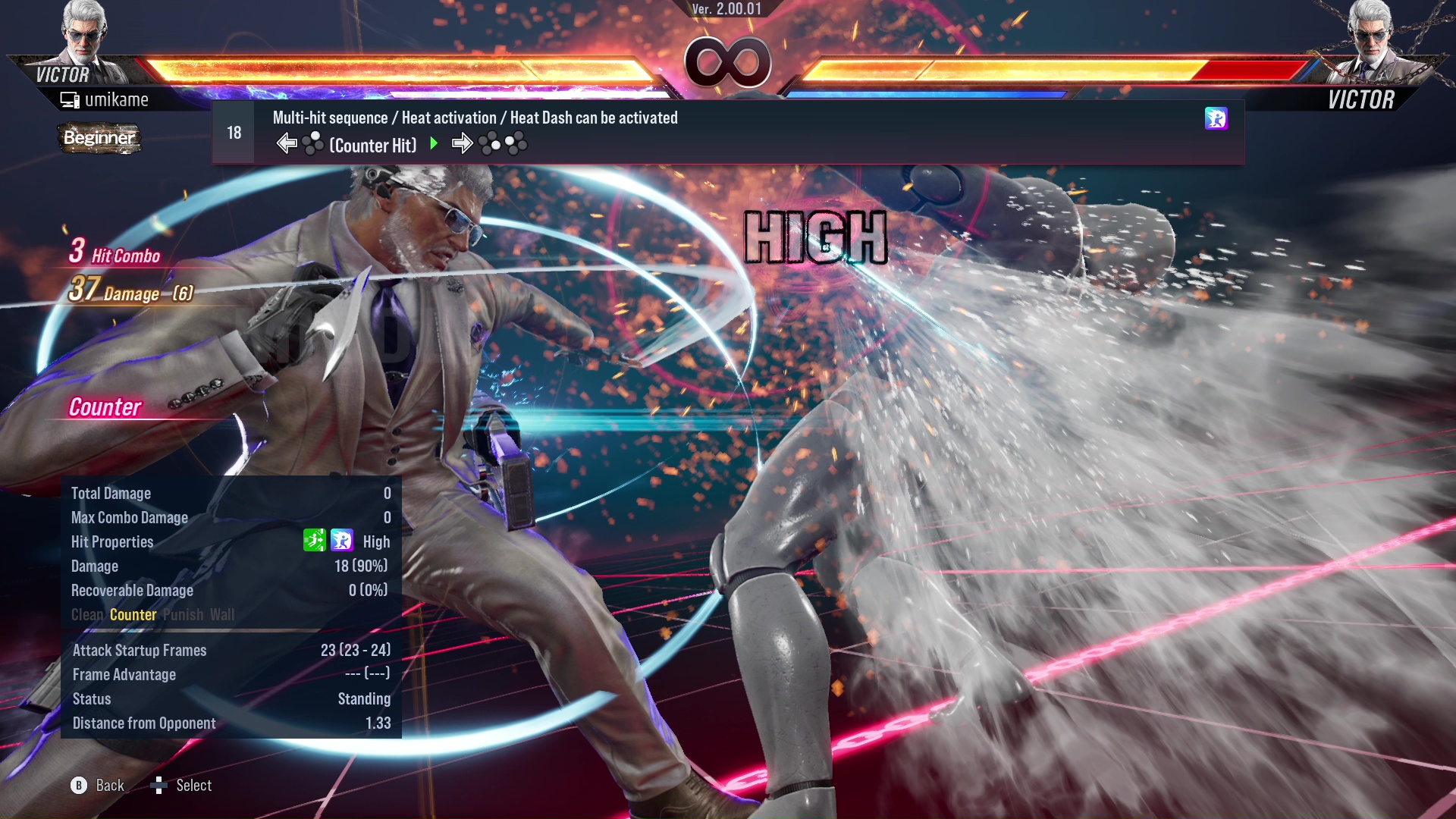
Task: Toggle off the highlighted Counter option
Action: click(133, 615)
